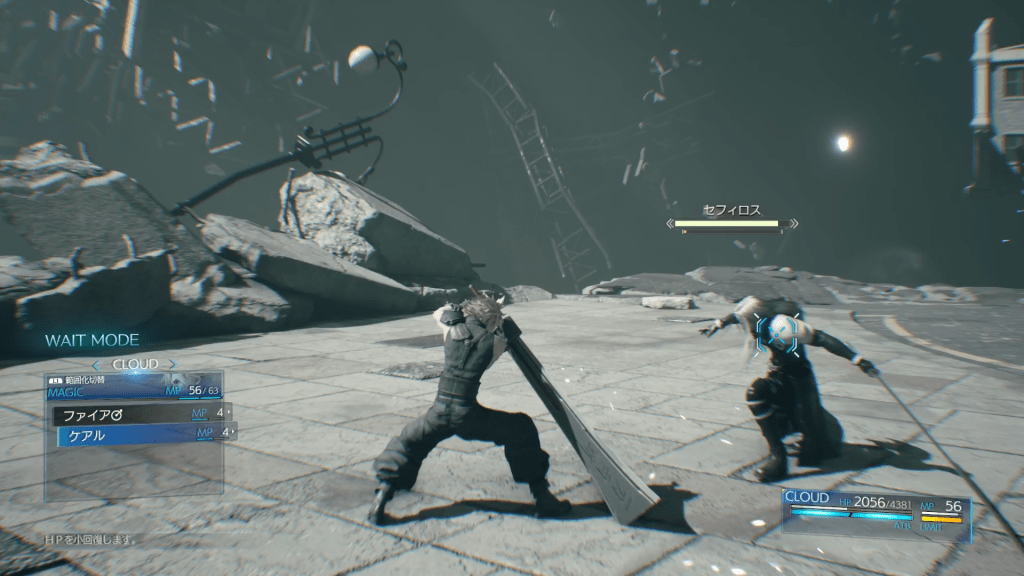Click the left arrow beside CLOUD name
The height and width of the screenshot is (576, 1024).
pos(97,365)
